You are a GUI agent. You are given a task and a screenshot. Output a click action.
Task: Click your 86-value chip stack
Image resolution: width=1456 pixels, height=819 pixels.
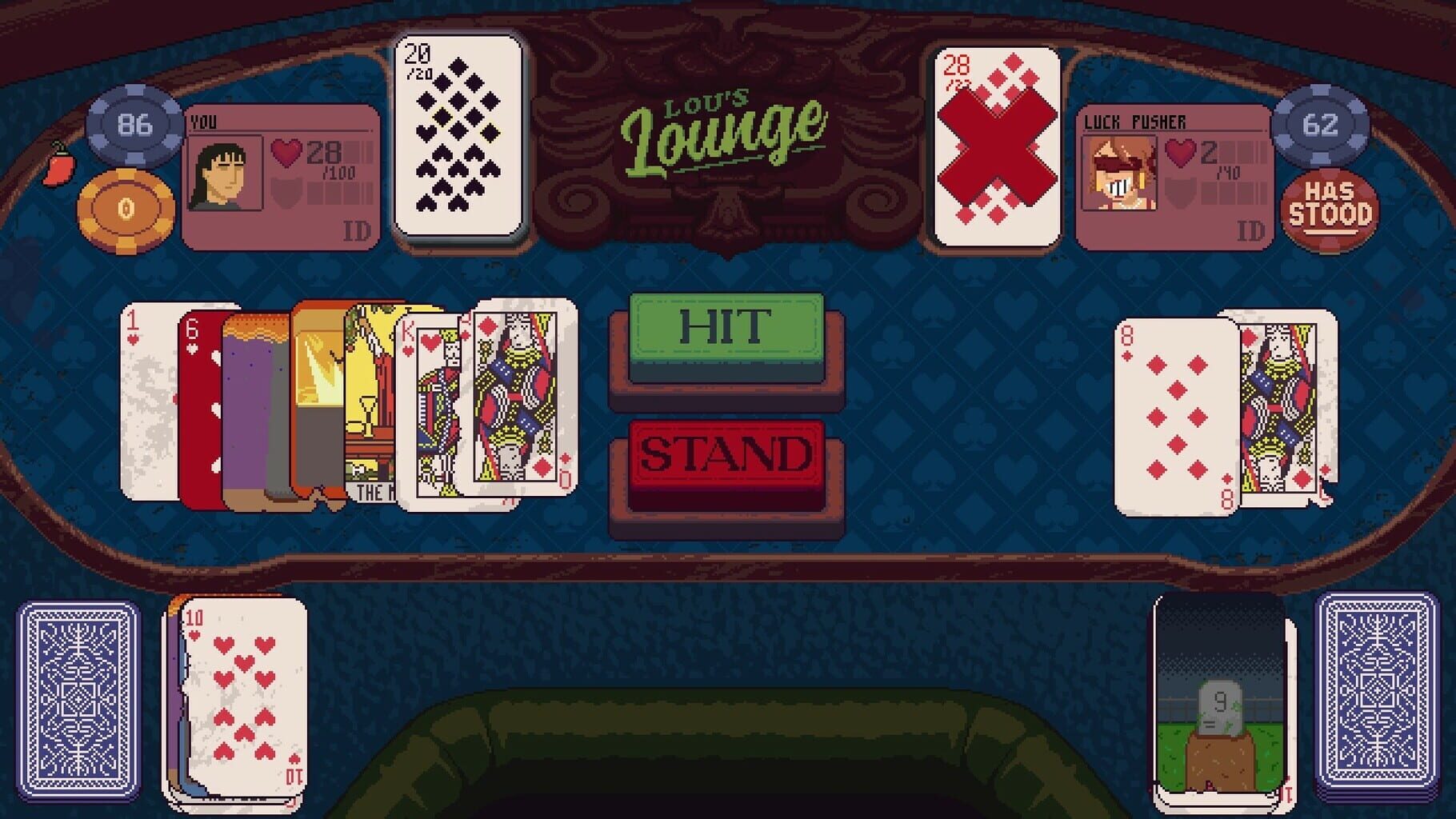(134, 125)
